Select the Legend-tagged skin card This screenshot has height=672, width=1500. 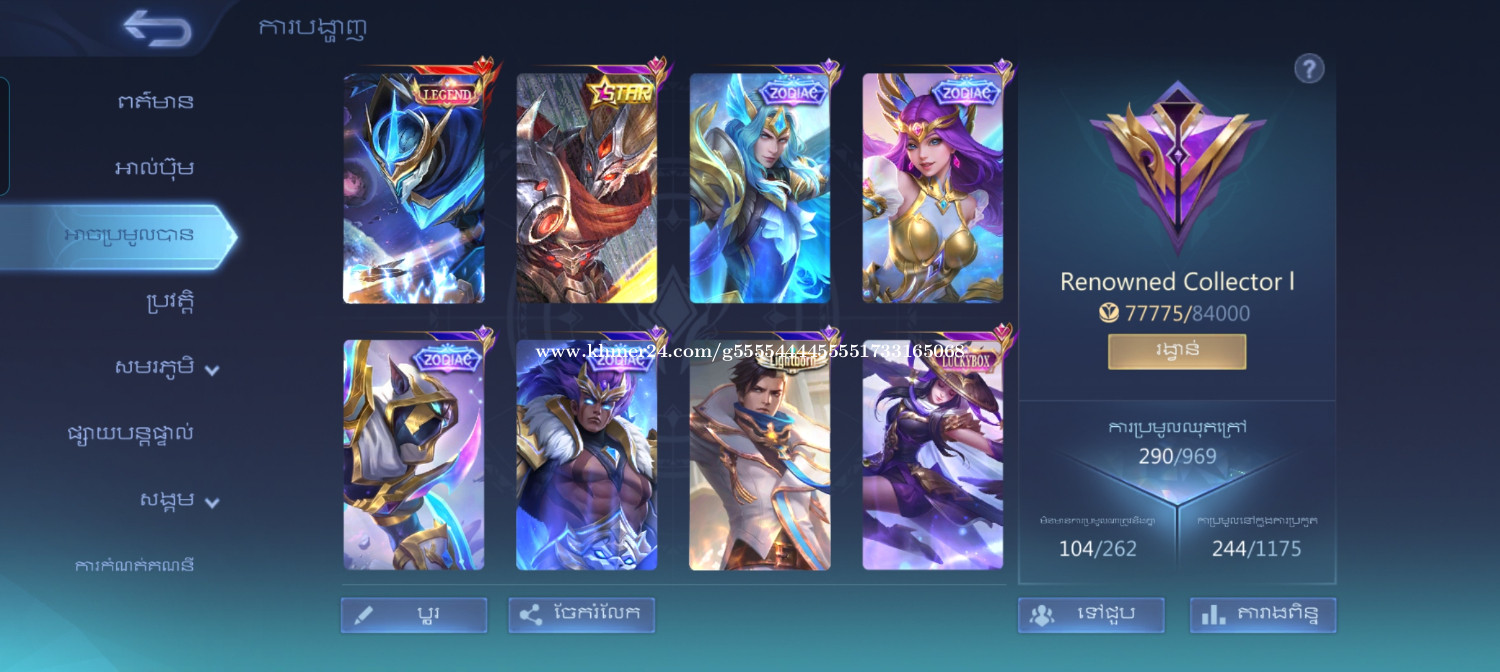(x=414, y=188)
